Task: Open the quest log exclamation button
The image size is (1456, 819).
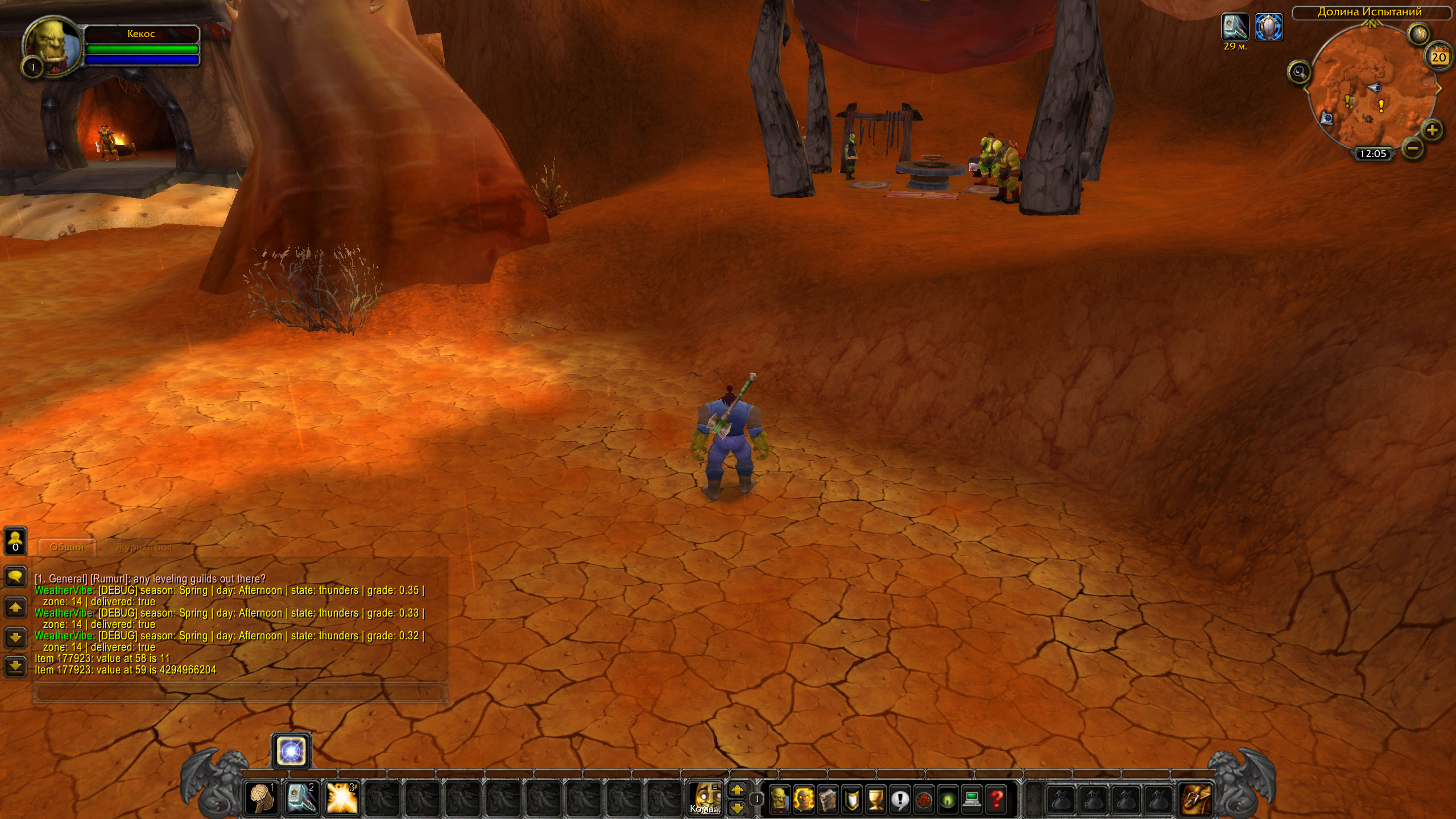Action: coord(900,799)
